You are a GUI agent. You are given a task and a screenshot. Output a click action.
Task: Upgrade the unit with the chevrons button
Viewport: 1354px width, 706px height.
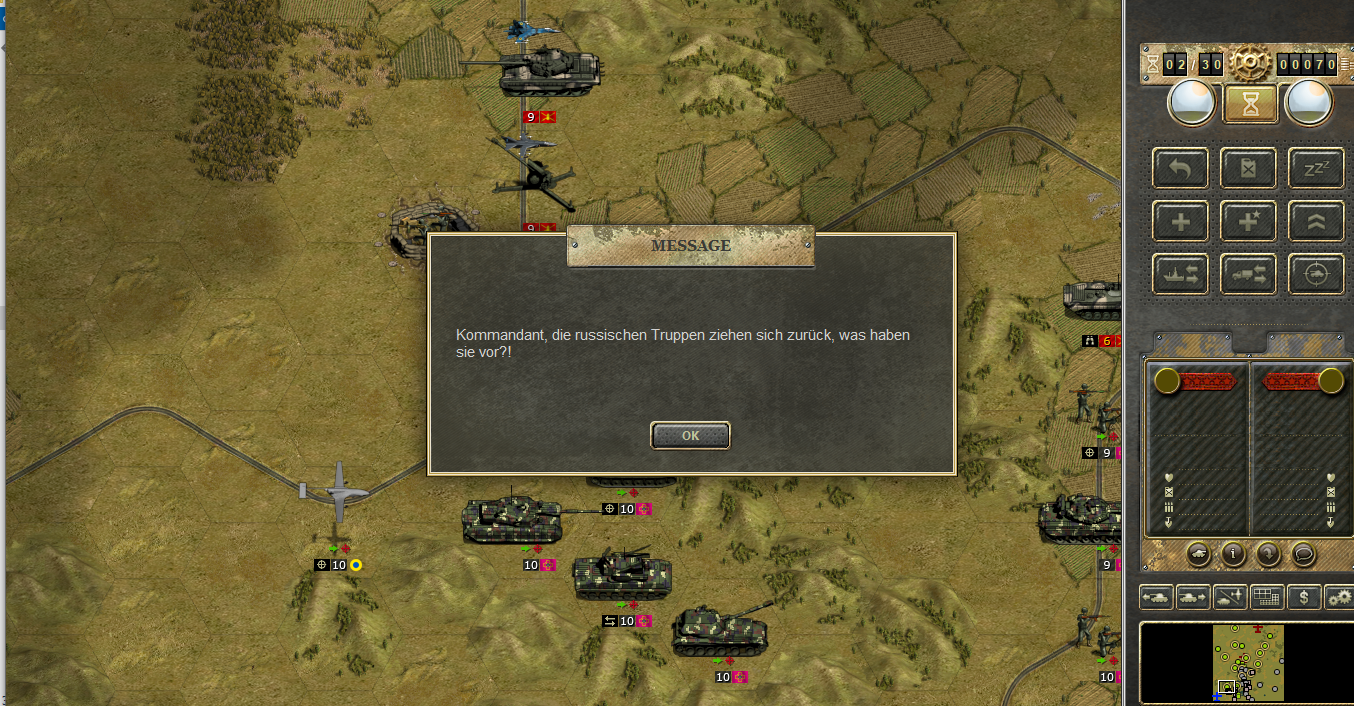(1315, 221)
